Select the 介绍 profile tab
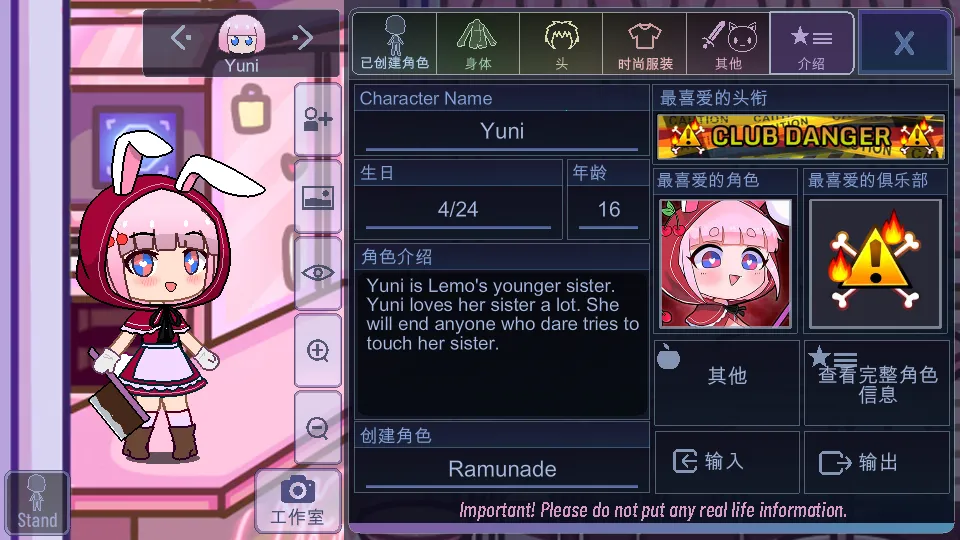Screen dimensions: 960x540 [x=811, y=43]
